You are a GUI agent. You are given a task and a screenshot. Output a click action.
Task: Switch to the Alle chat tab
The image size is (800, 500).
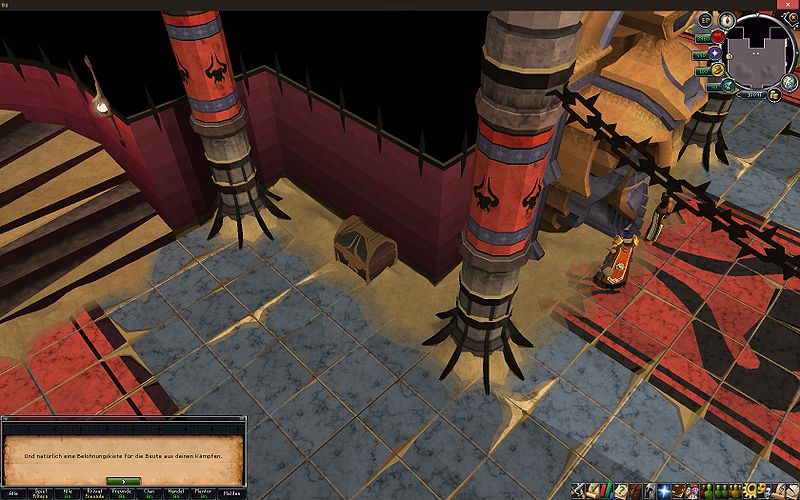[x=13, y=493]
